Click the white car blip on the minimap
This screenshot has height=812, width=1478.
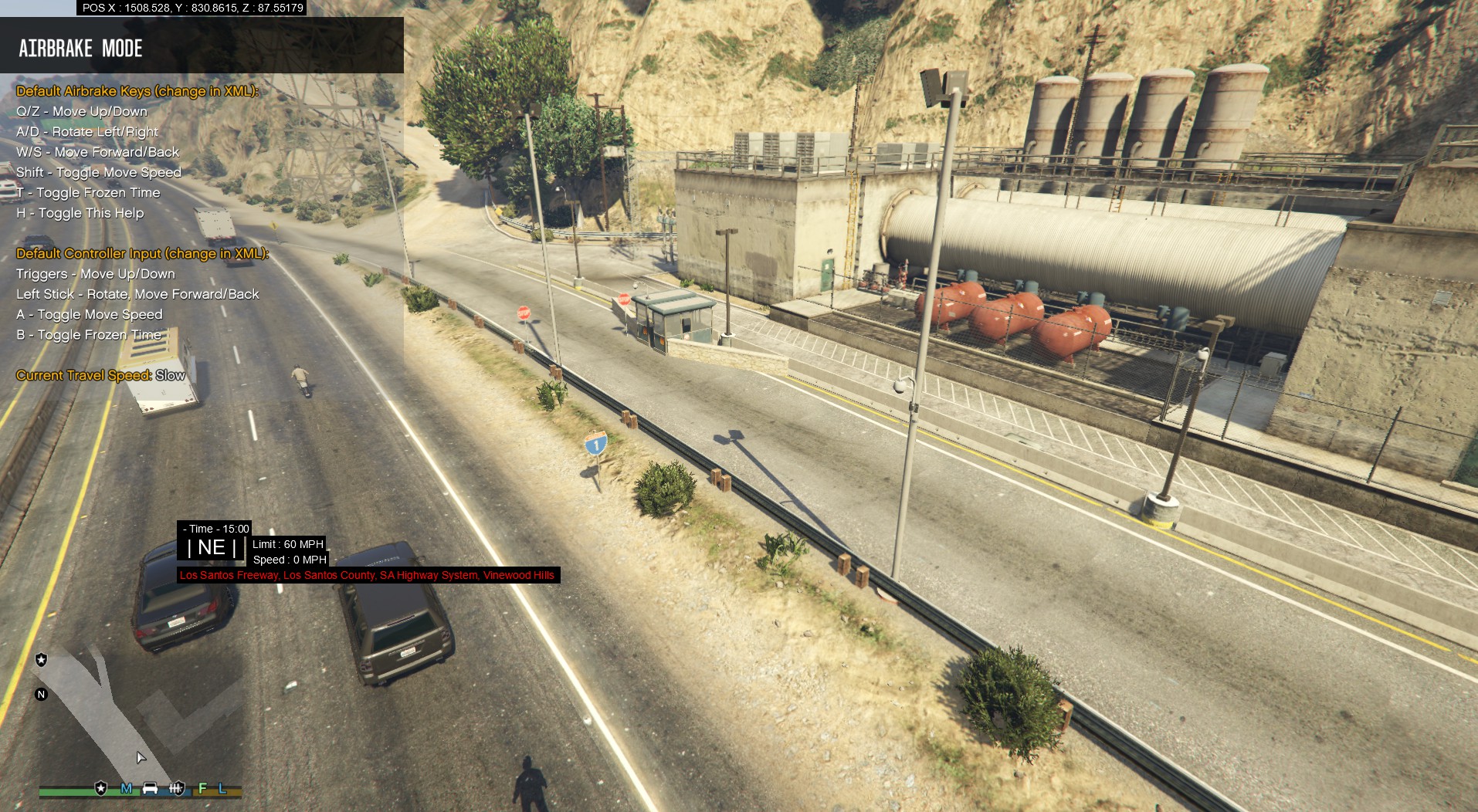[151, 788]
